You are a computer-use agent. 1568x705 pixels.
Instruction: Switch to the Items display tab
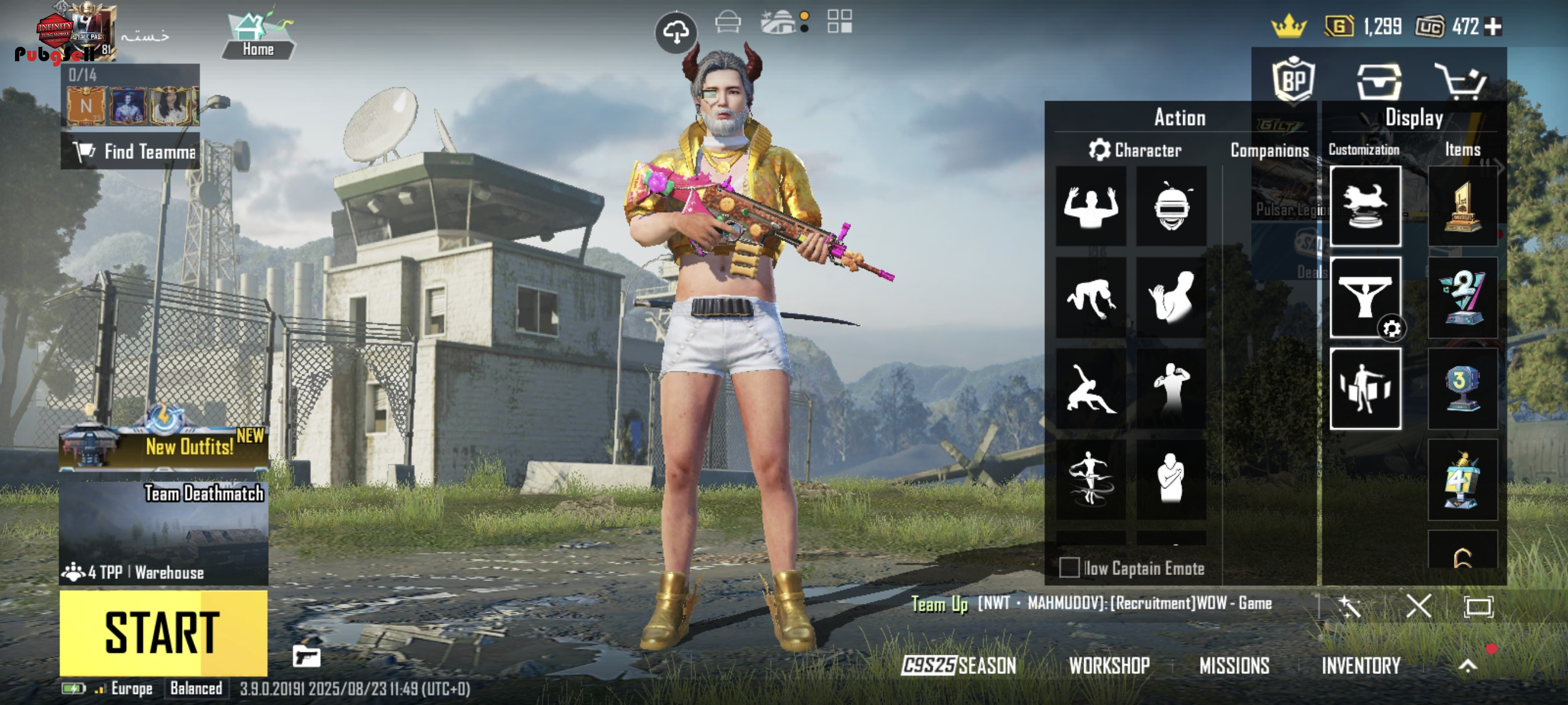tap(1462, 150)
